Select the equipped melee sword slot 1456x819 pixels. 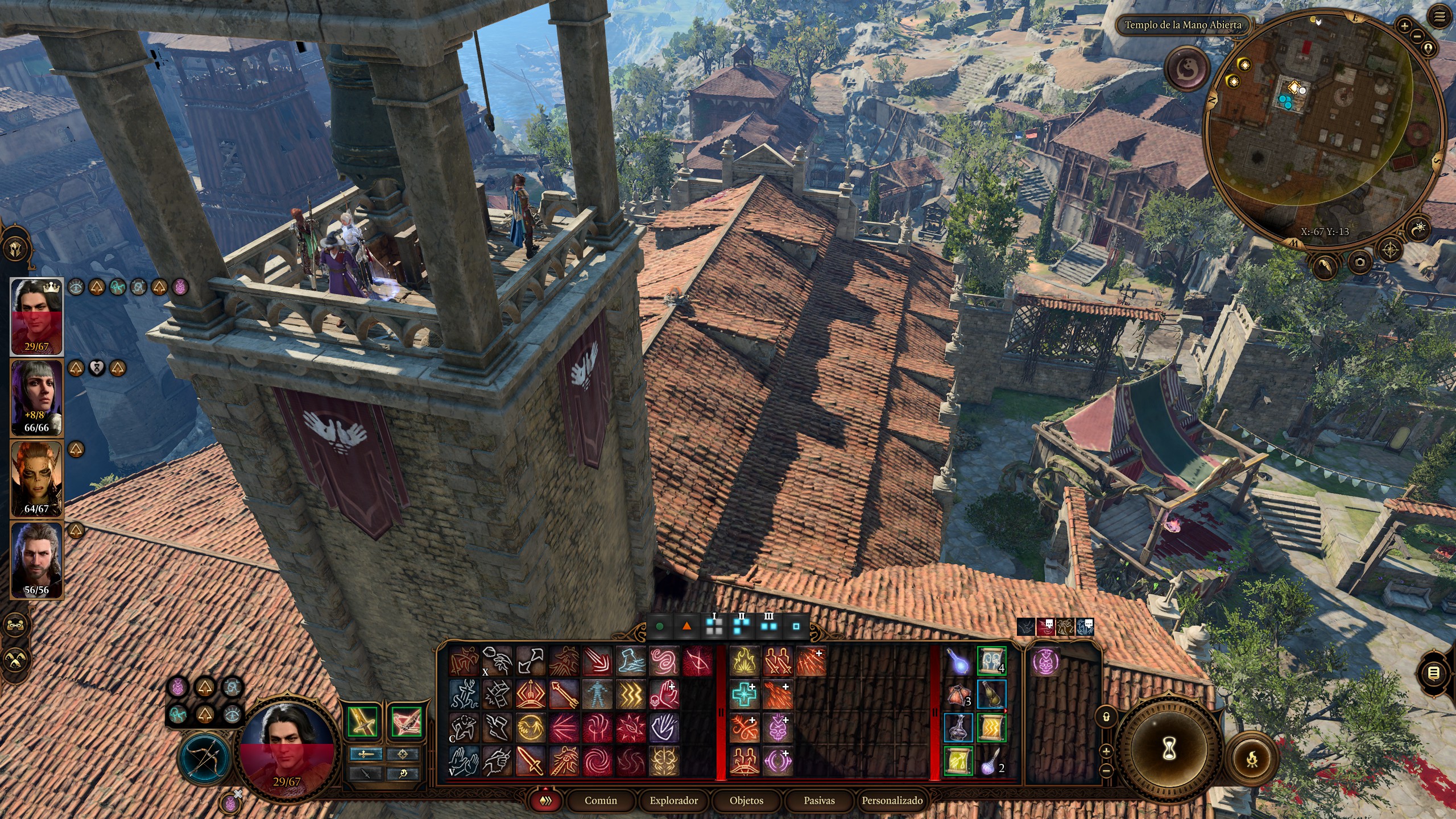tap(363, 722)
